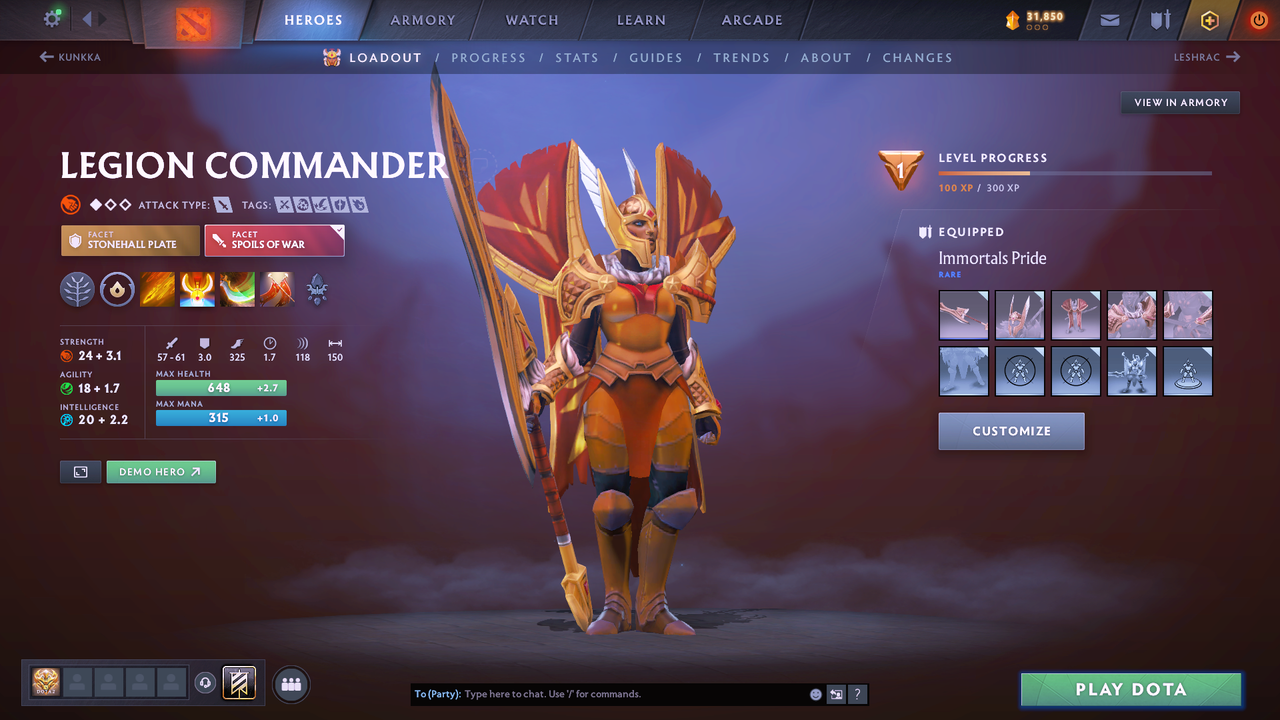
Task: Click the DEMO HERO button
Action: [160, 471]
